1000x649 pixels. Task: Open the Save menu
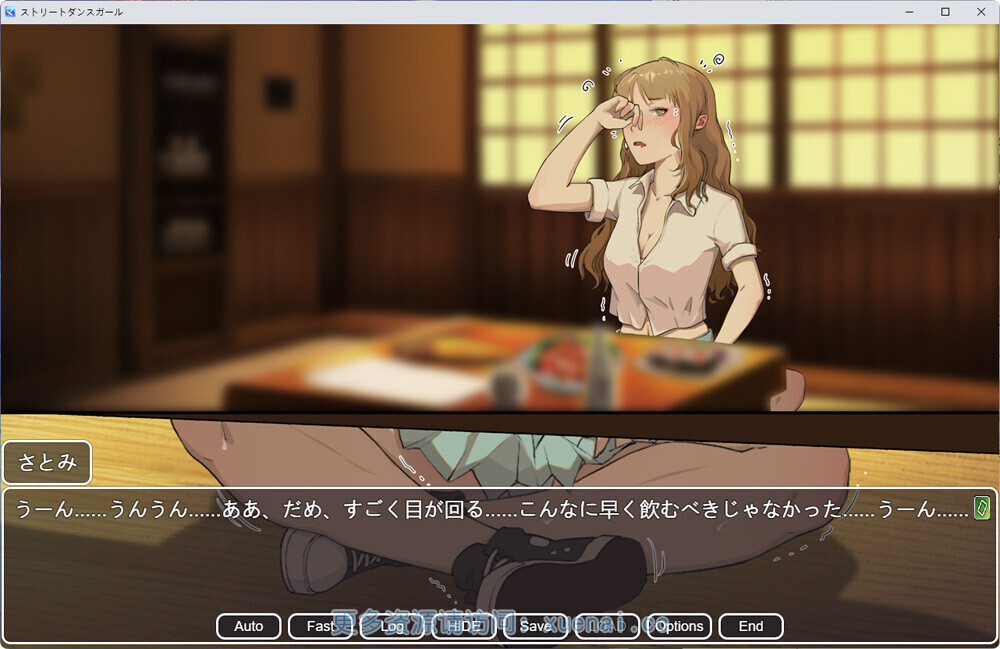(535, 626)
